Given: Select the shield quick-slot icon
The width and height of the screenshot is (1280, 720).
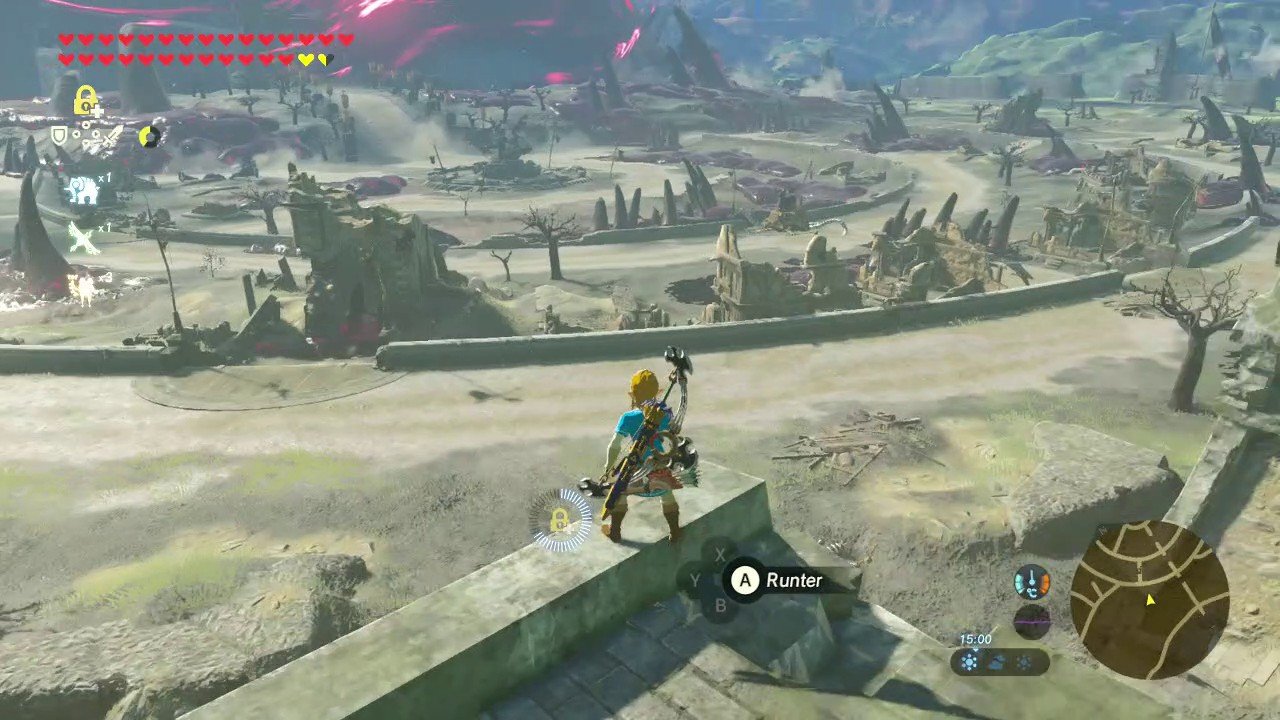Looking at the screenshot, I should 60,136.
